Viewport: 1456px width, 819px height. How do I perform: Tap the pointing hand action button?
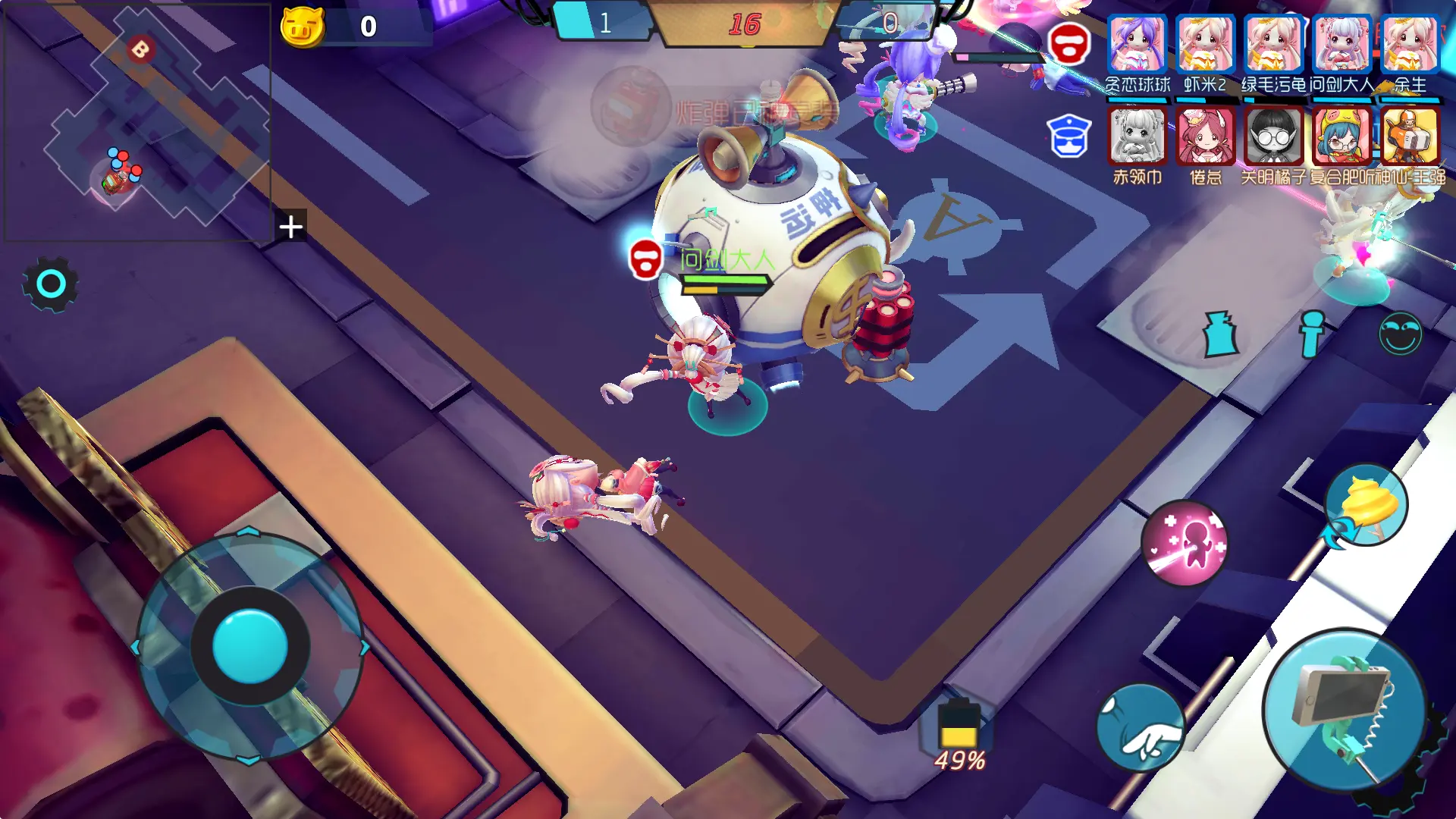pos(1140,728)
